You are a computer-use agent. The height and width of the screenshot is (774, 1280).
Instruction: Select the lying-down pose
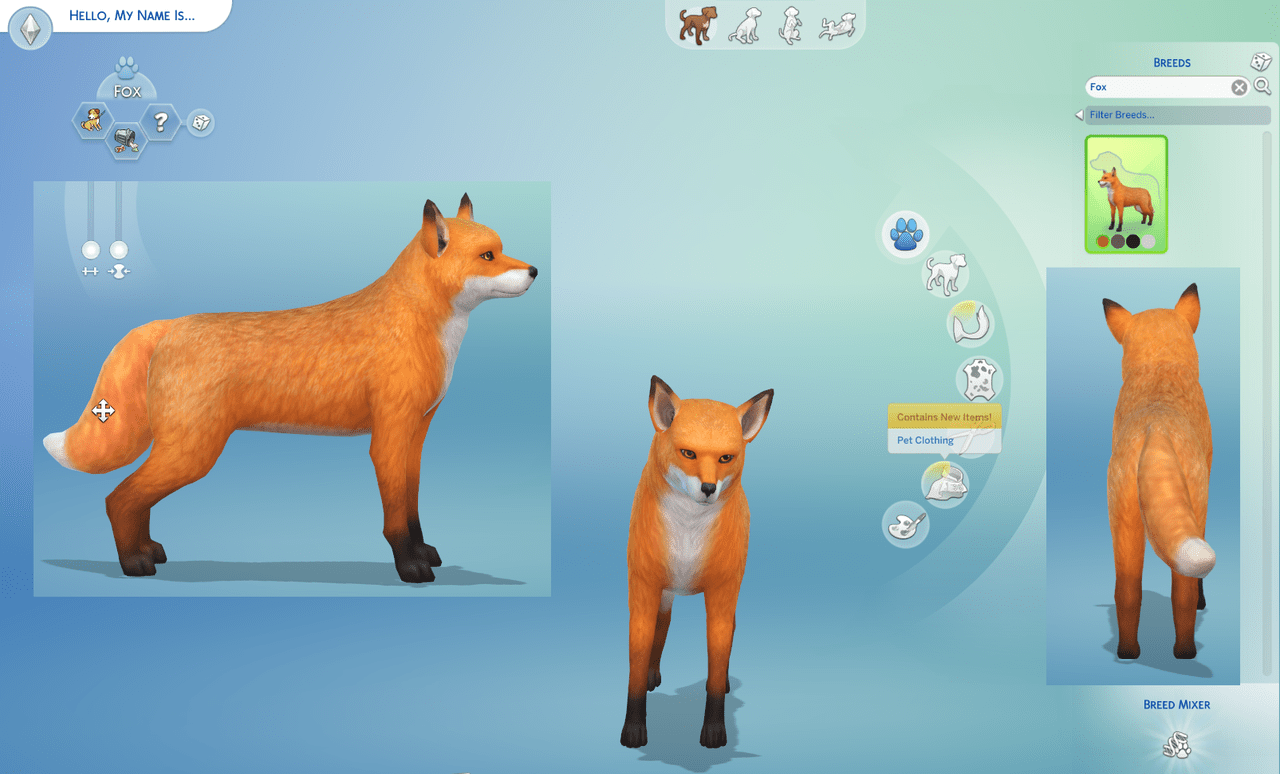(x=839, y=23)
